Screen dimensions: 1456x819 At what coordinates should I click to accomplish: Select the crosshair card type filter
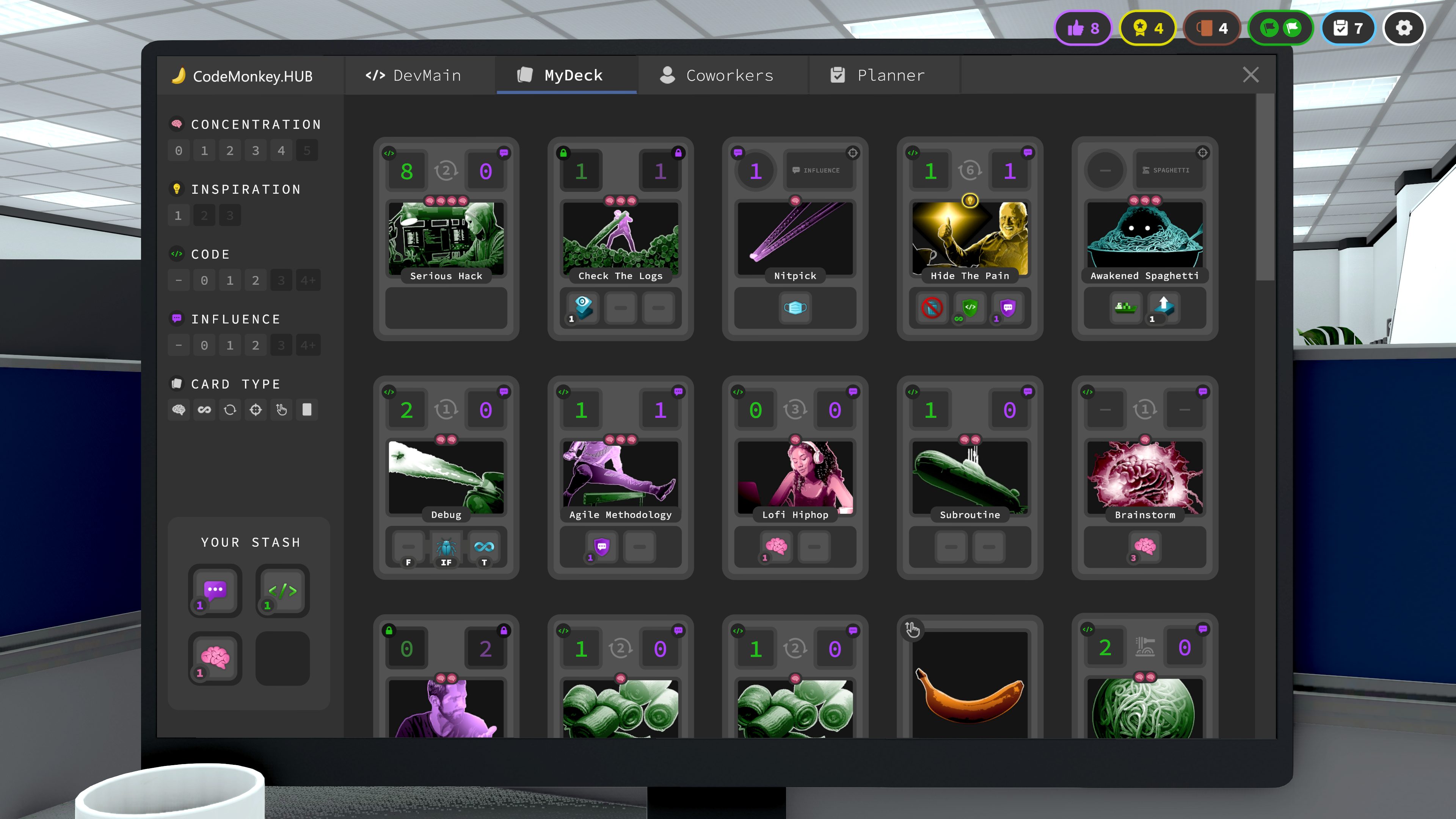[x=256, y=410]
